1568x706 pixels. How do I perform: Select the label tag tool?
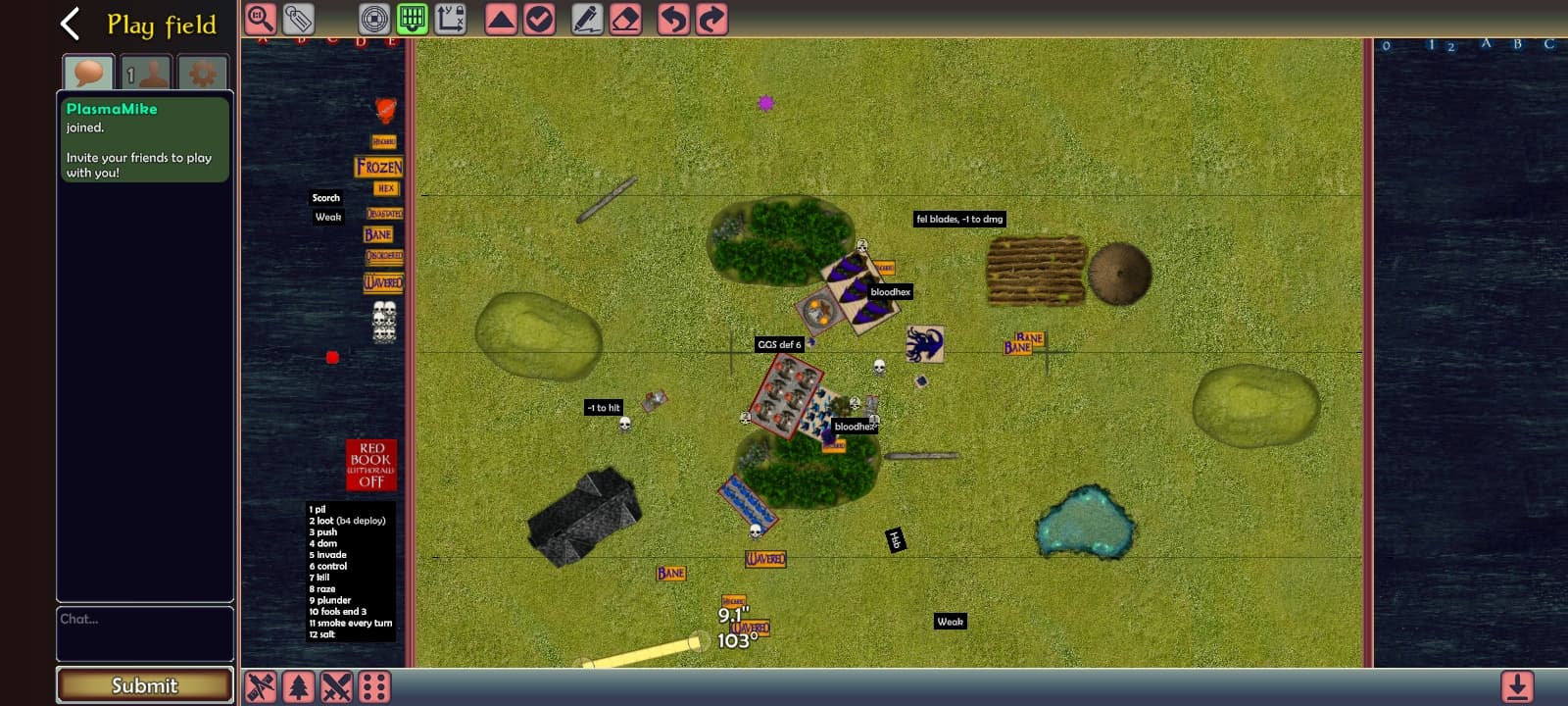pyautogui.click(x=298, y=19)
